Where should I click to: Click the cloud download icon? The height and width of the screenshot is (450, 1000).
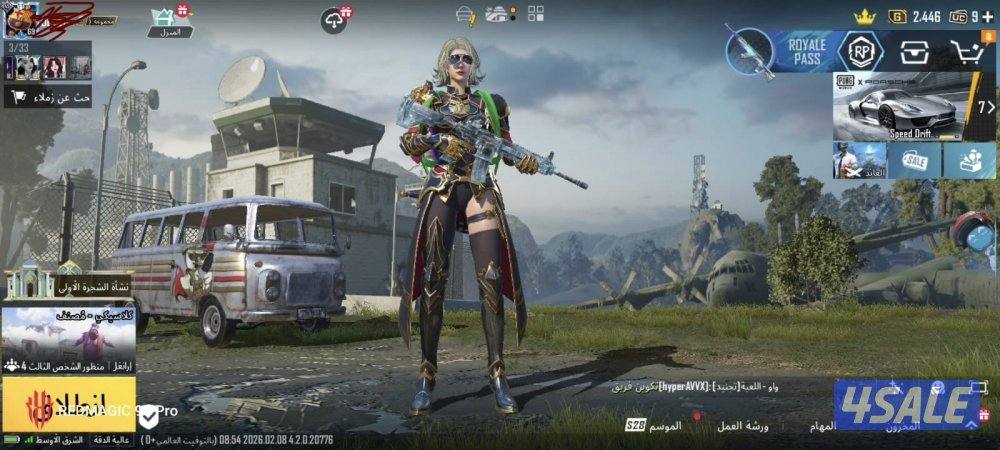335,18
